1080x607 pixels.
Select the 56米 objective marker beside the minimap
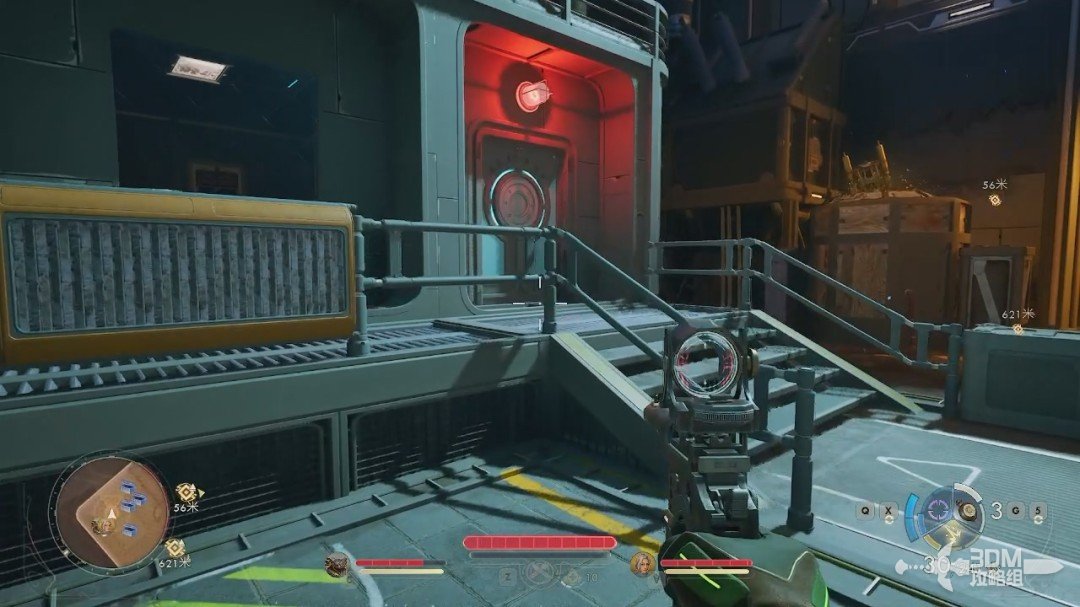(186, 492)
